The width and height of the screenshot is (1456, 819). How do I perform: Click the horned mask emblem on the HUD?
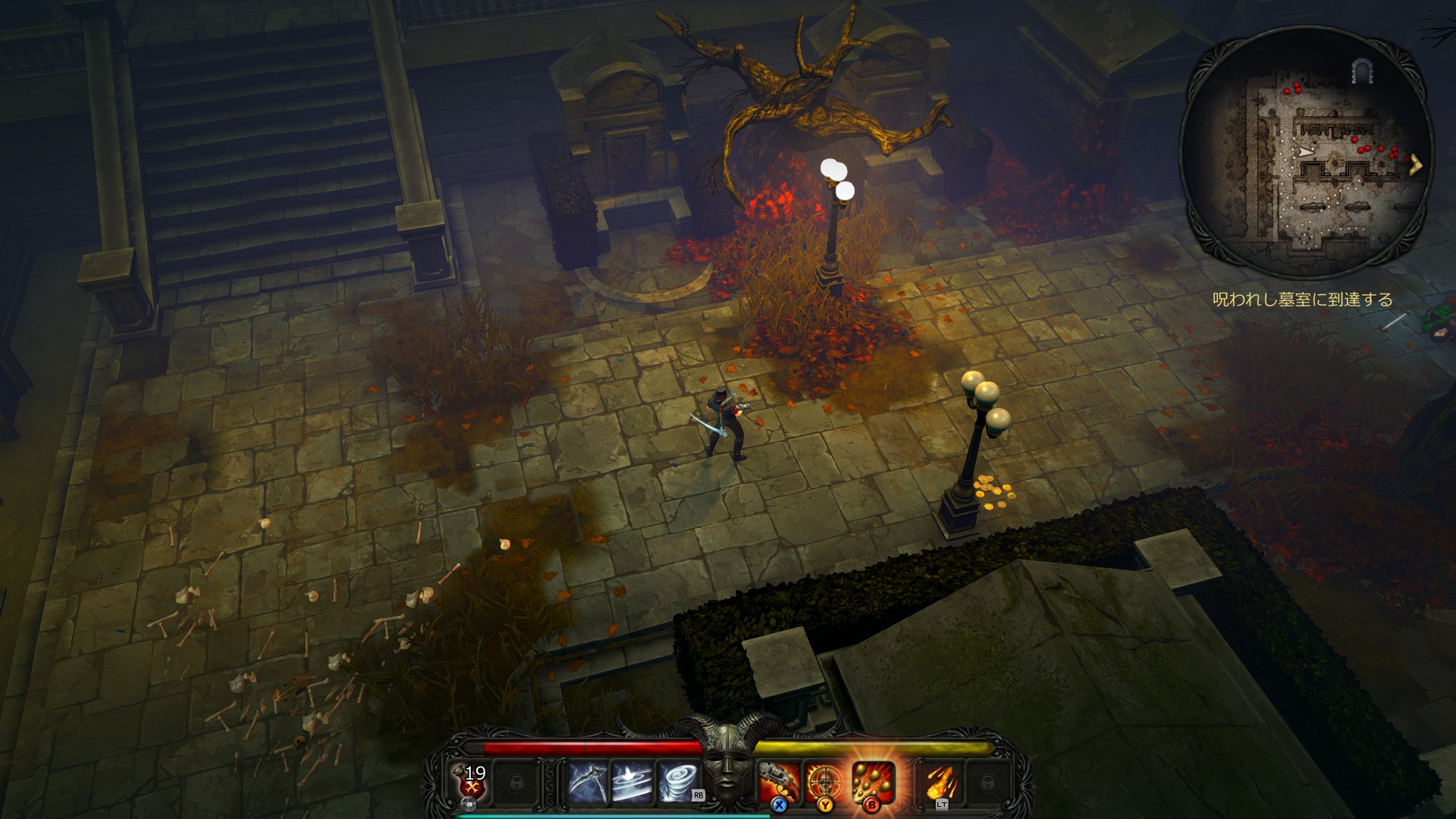pyautogui.click(x=727, y=766)
